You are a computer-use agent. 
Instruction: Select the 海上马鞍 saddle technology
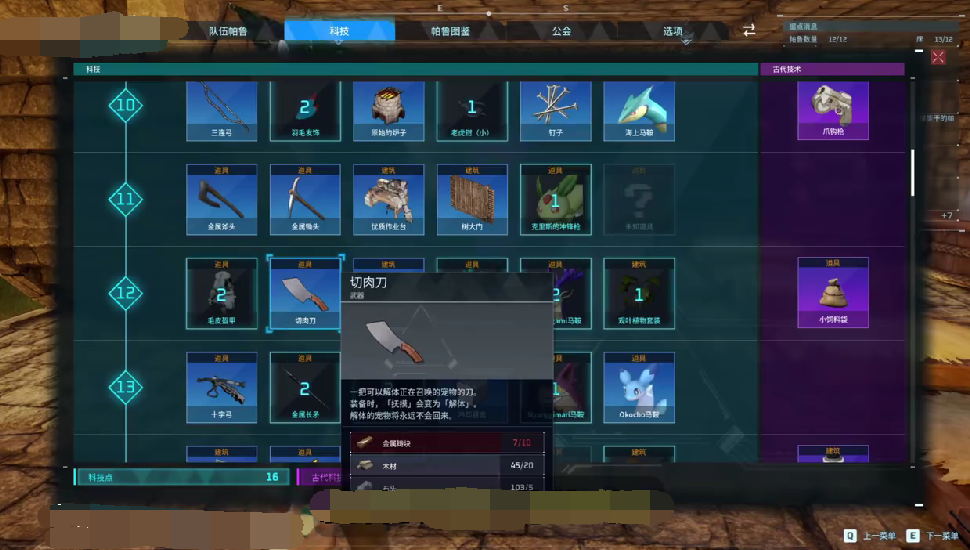(638, 110)
